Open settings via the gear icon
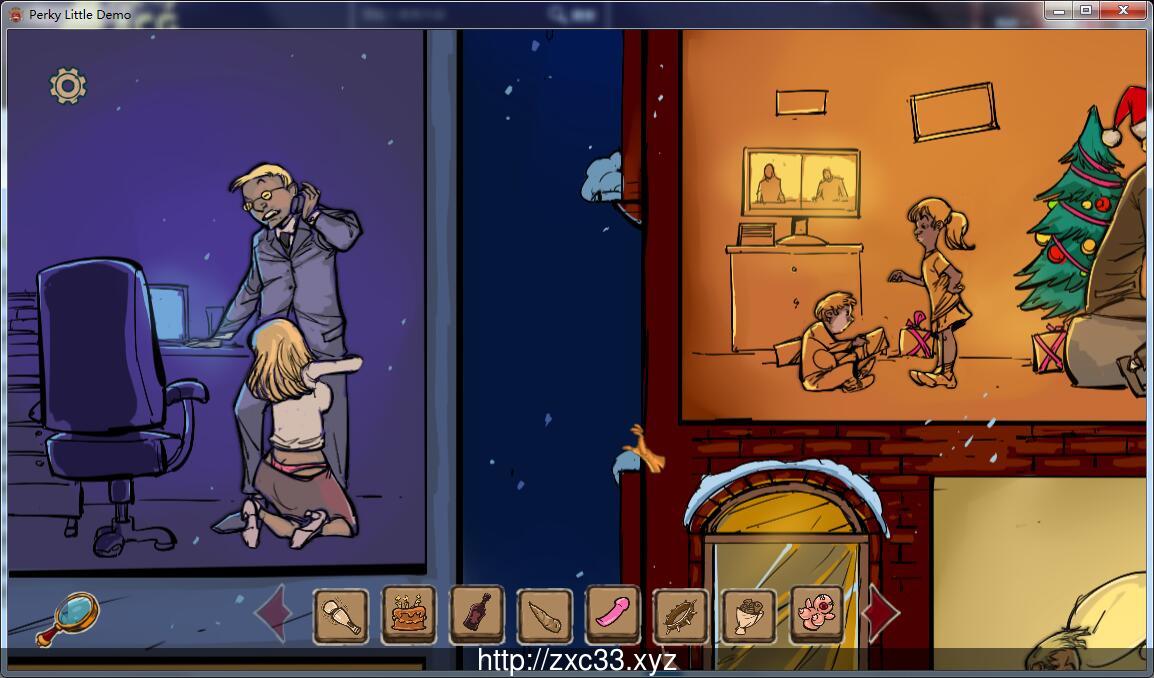1154x678 pixels. (x=68, y=86)
